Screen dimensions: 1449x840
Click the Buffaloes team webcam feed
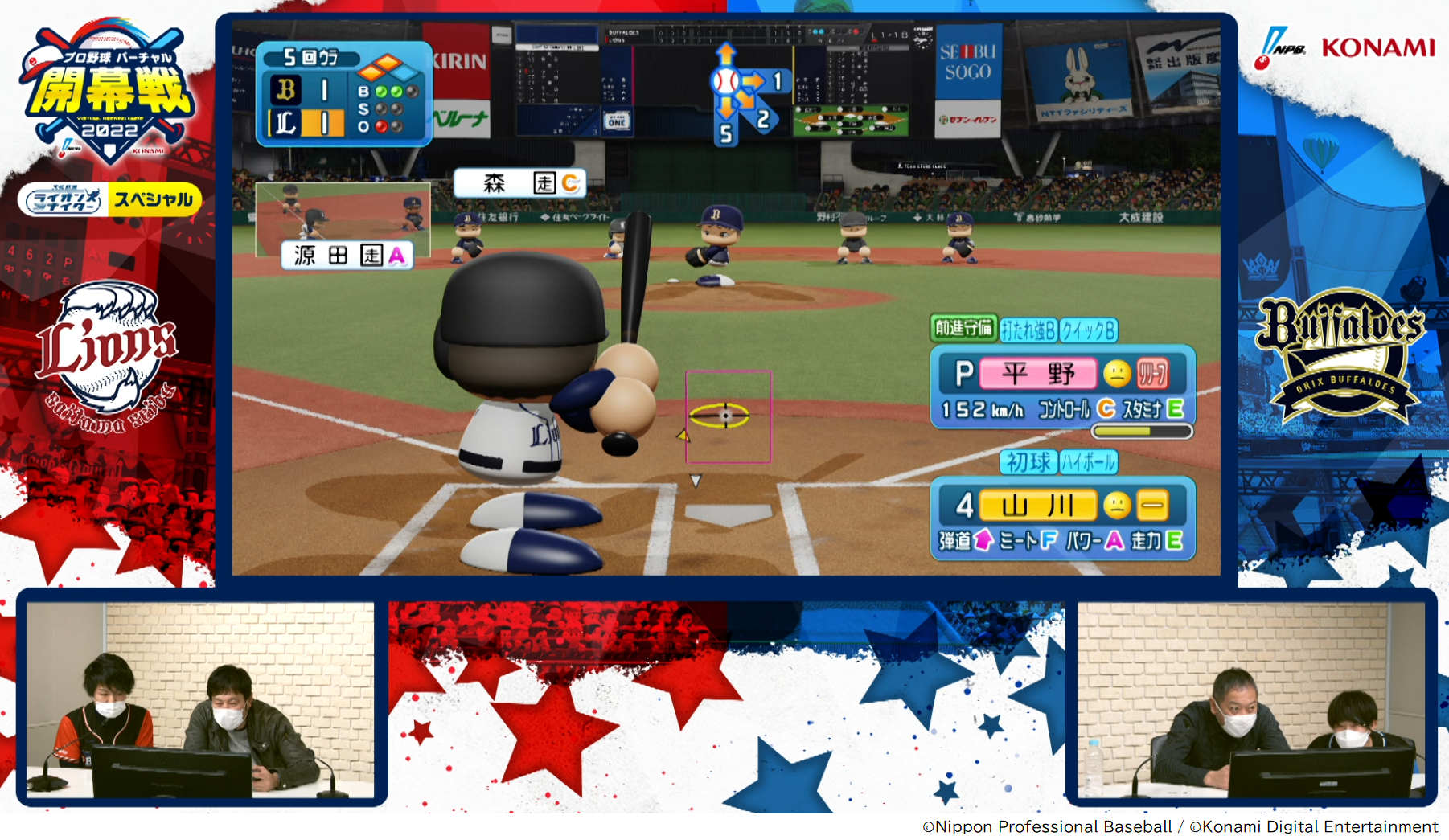pos(1251,699)
